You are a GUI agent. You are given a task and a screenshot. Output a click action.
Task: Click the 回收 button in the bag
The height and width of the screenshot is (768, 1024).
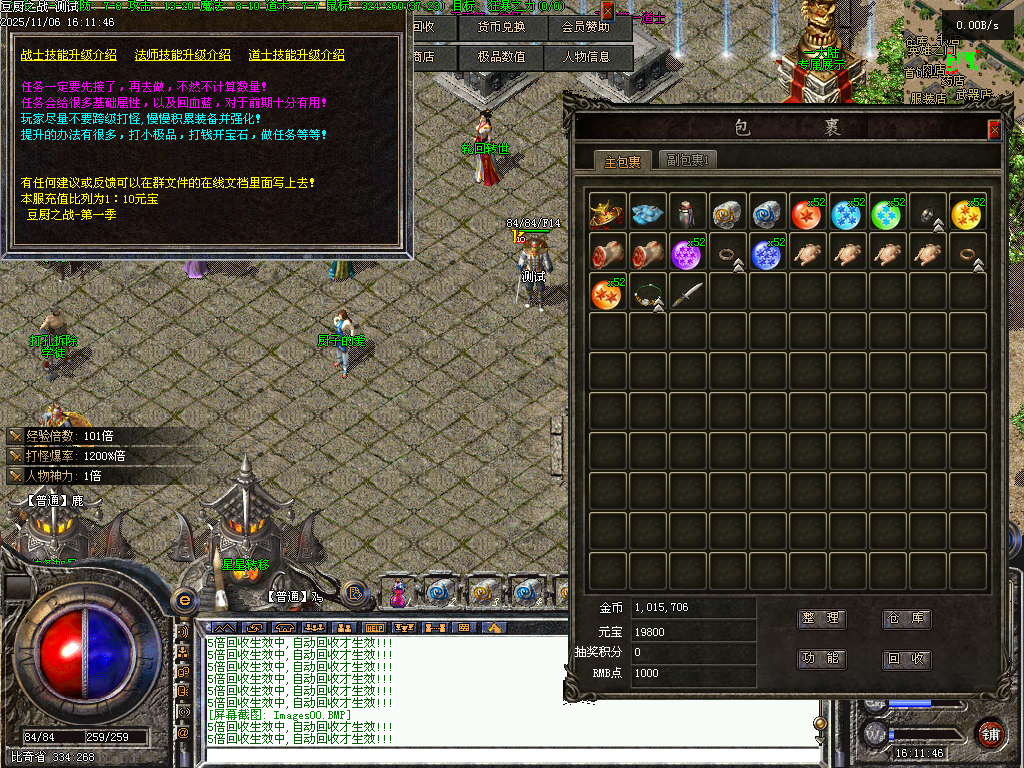coord(906,659)
